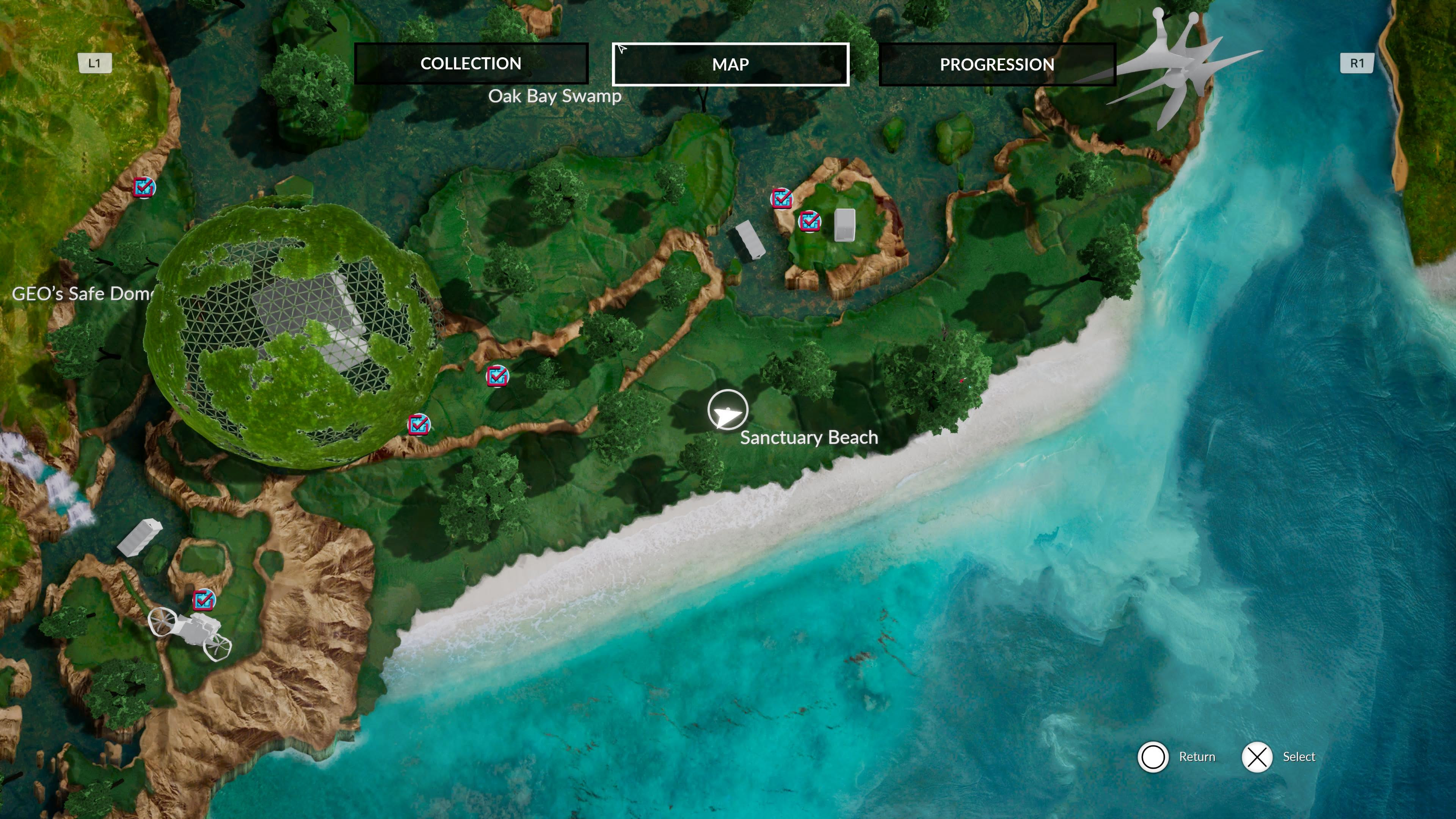
Task: Select the MAP tab
Action: (730, 64)
